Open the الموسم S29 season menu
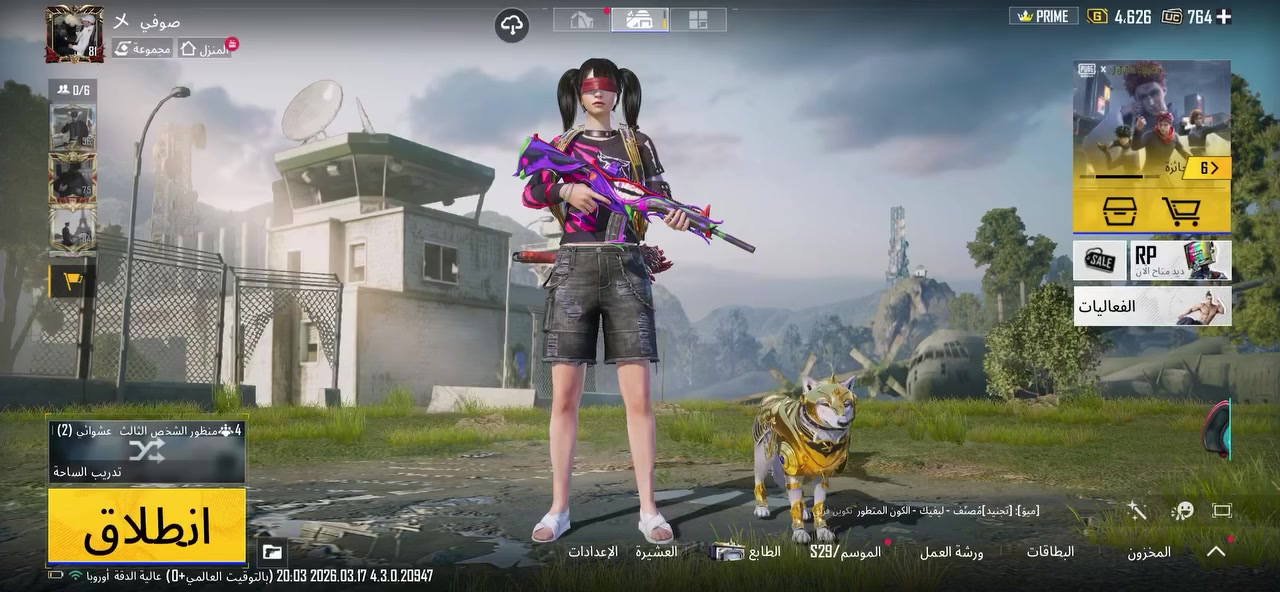 pos(845,552)
